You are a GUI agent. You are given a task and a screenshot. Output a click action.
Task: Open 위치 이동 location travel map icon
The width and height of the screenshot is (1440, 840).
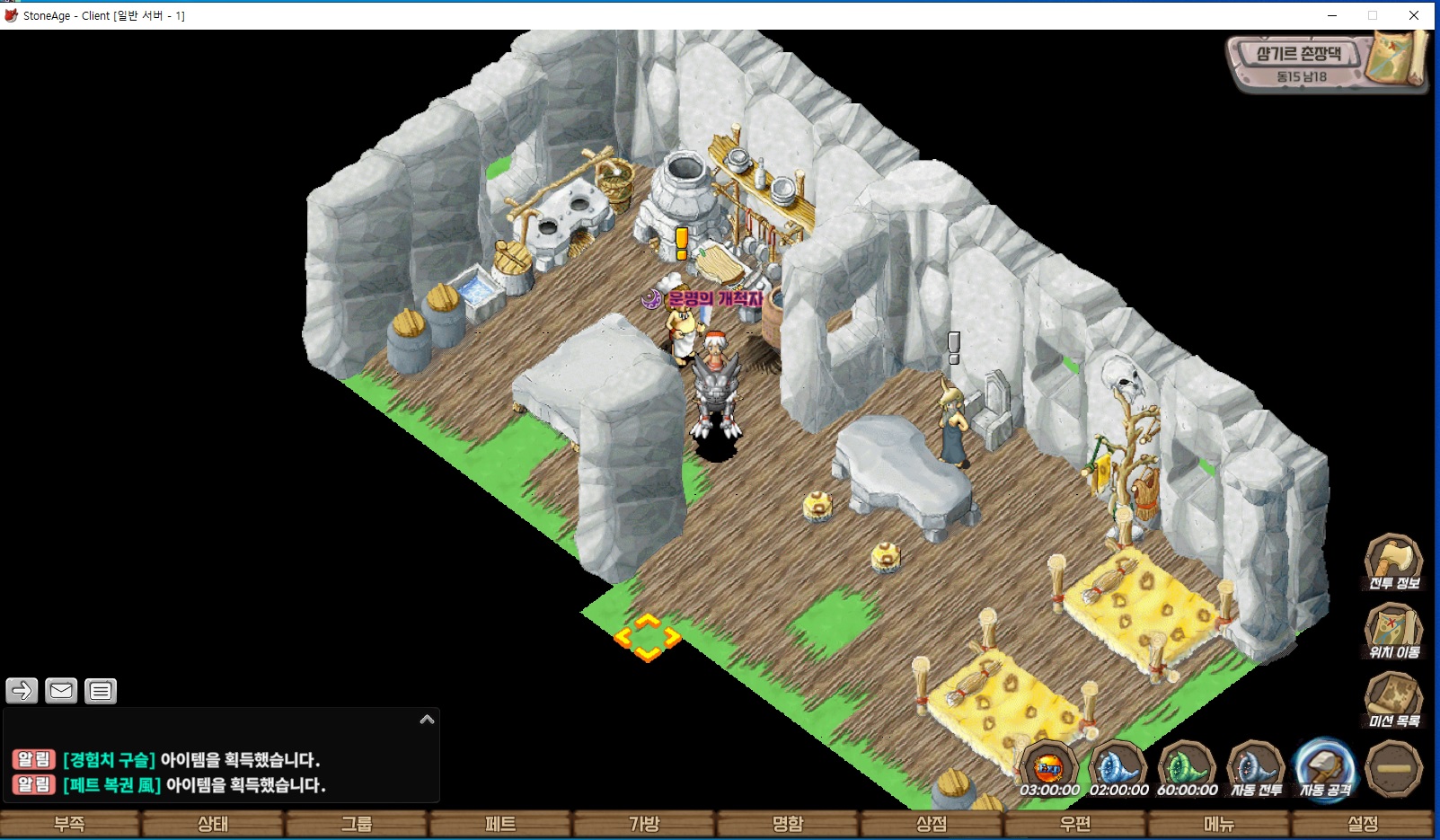1393,631
